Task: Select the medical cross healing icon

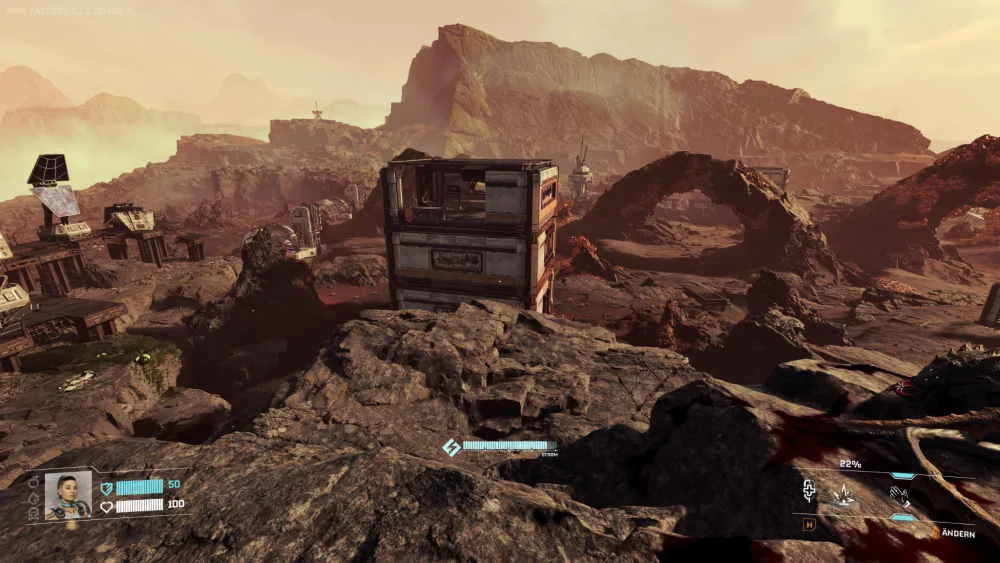Action: (809, 491)
